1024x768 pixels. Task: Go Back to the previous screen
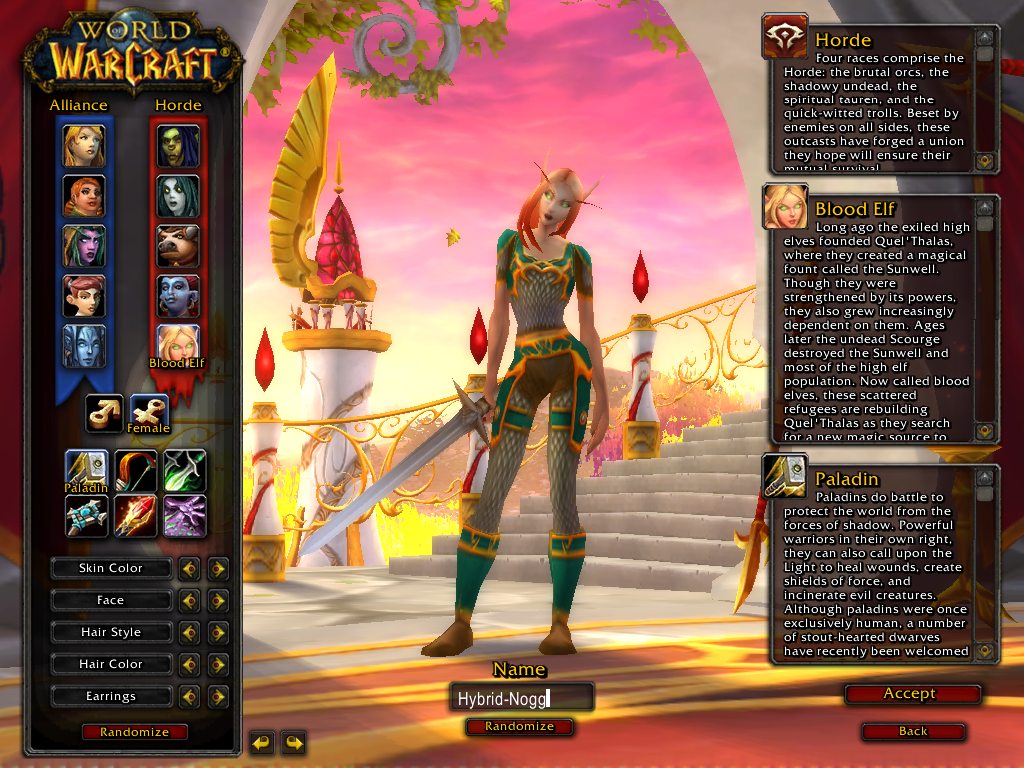[912, 732]
